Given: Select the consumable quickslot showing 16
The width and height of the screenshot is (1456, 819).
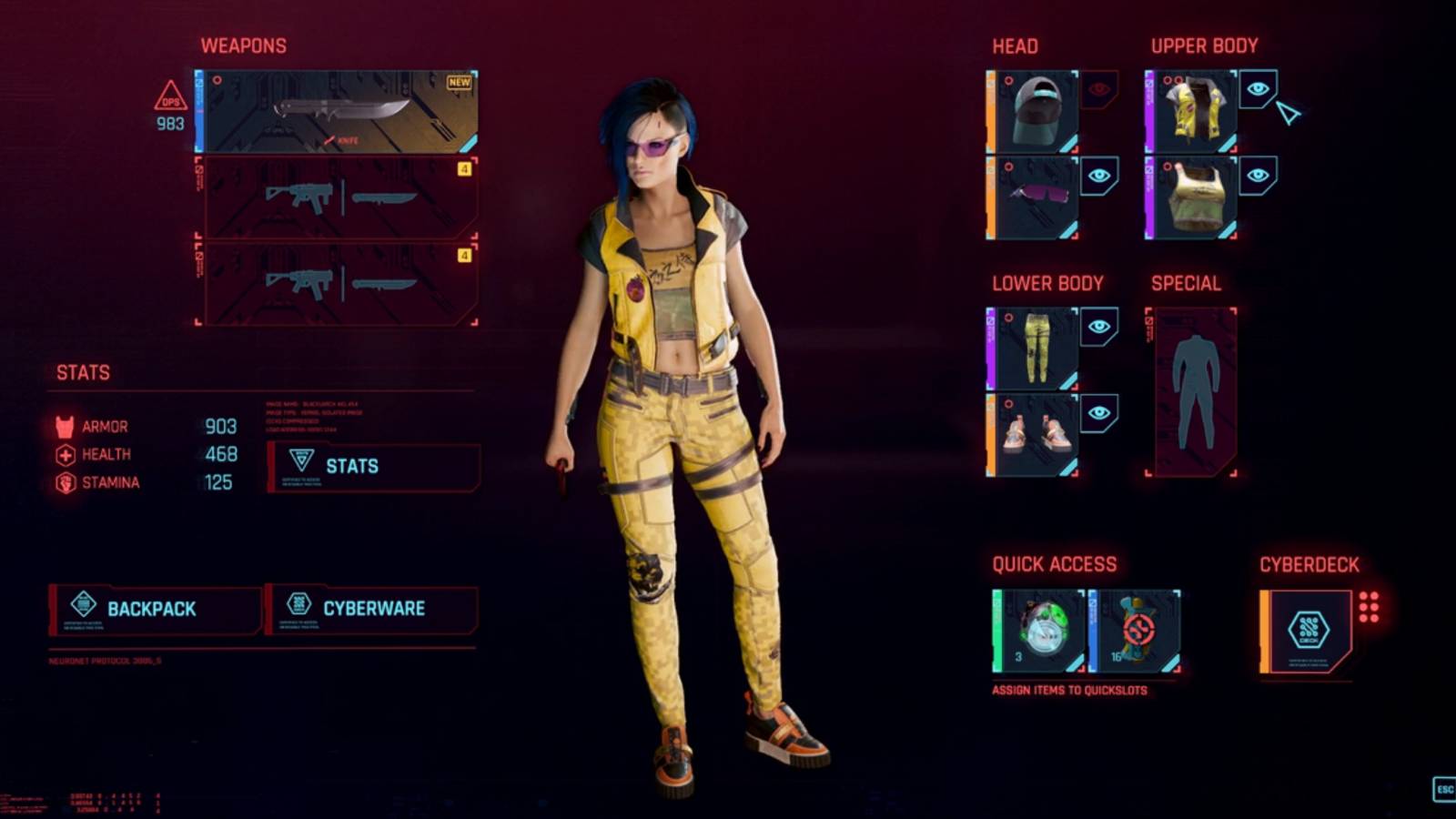Looking at the screenshot, I should click(1134, 632).
